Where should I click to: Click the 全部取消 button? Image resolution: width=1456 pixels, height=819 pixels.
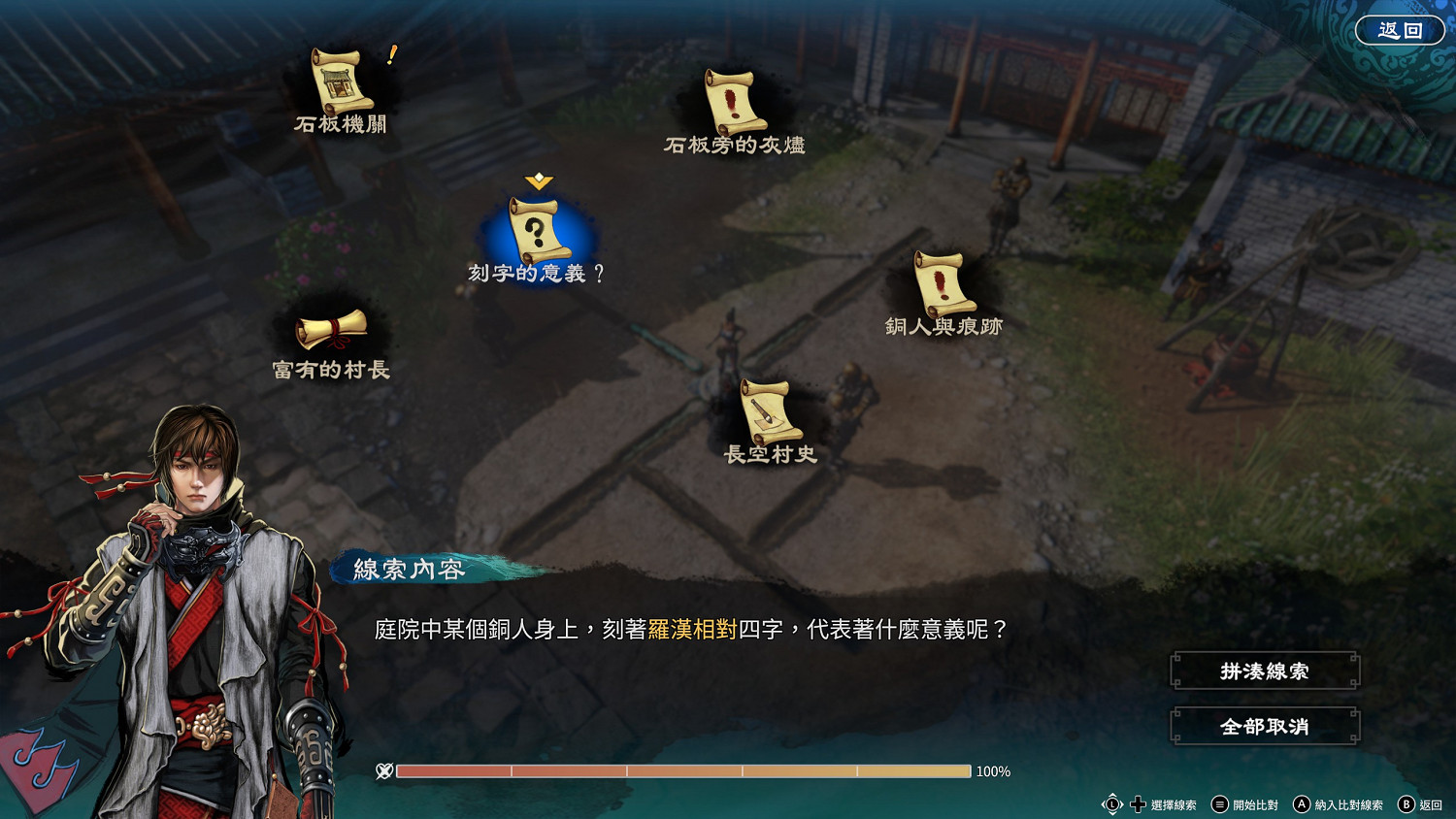(1264, 725)
